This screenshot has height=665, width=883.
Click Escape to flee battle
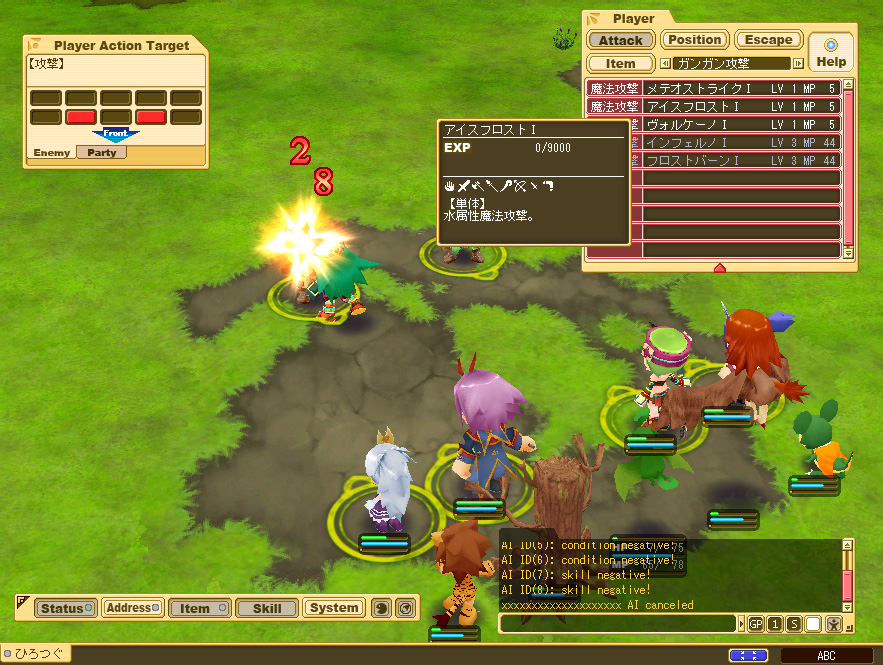768,40
